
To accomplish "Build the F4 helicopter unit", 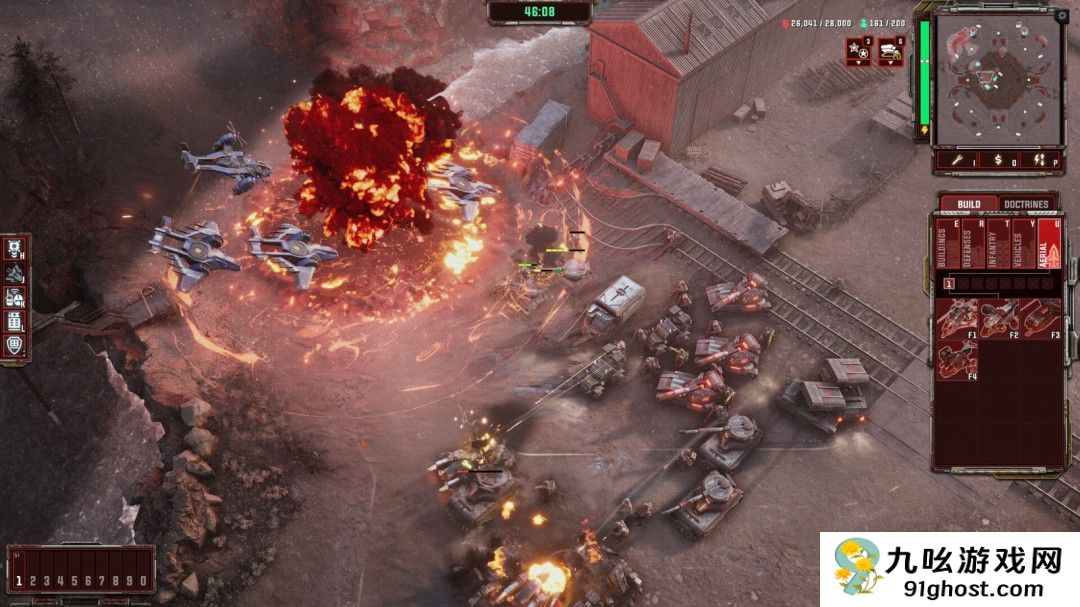I will coord(958,359).
